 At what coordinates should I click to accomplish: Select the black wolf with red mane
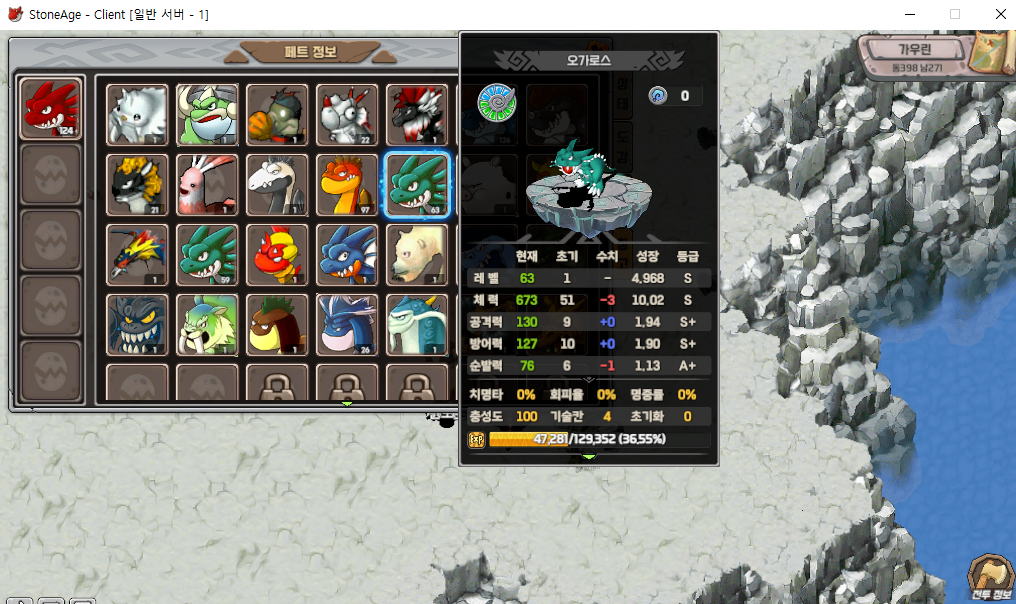point(417,115)
